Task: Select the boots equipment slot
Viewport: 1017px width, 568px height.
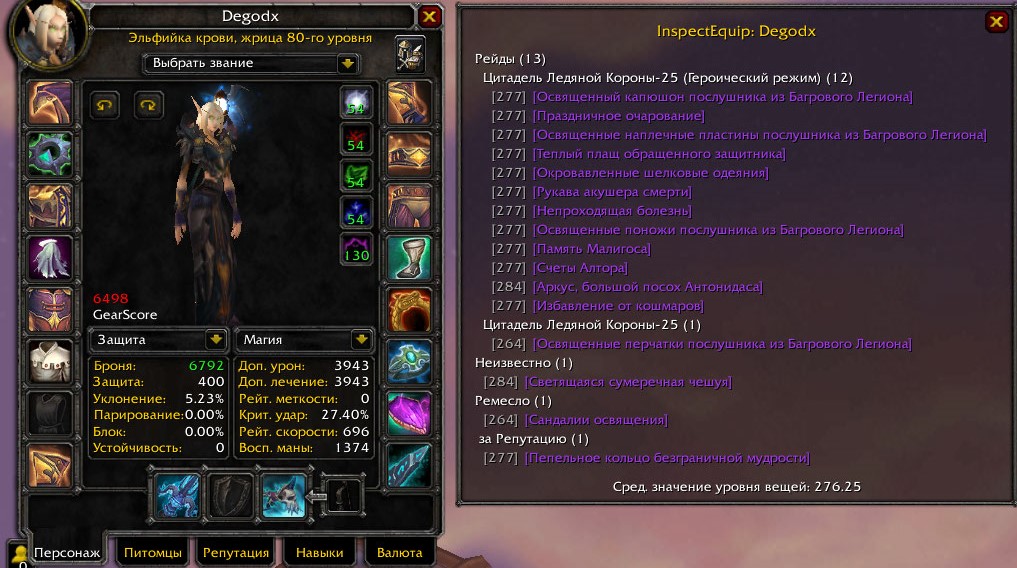Action: point(408,257)
